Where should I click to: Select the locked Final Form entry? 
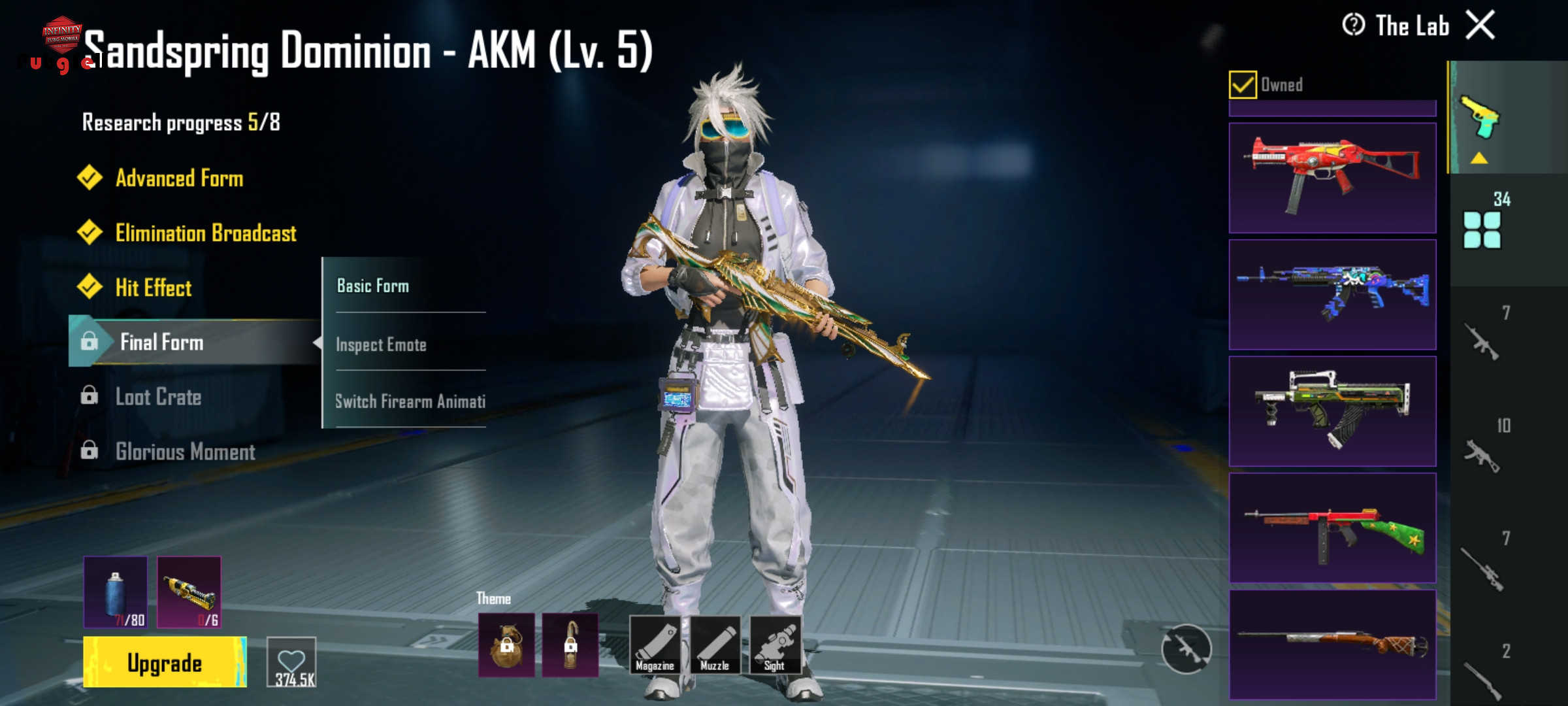(x=161, y=342)
